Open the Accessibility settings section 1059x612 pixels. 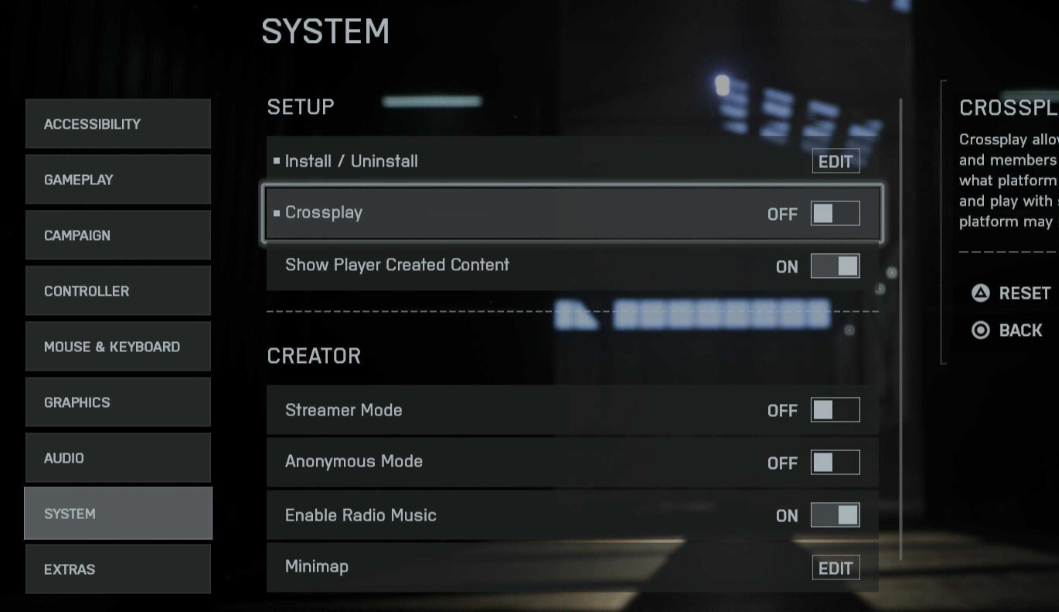point(118,124)
